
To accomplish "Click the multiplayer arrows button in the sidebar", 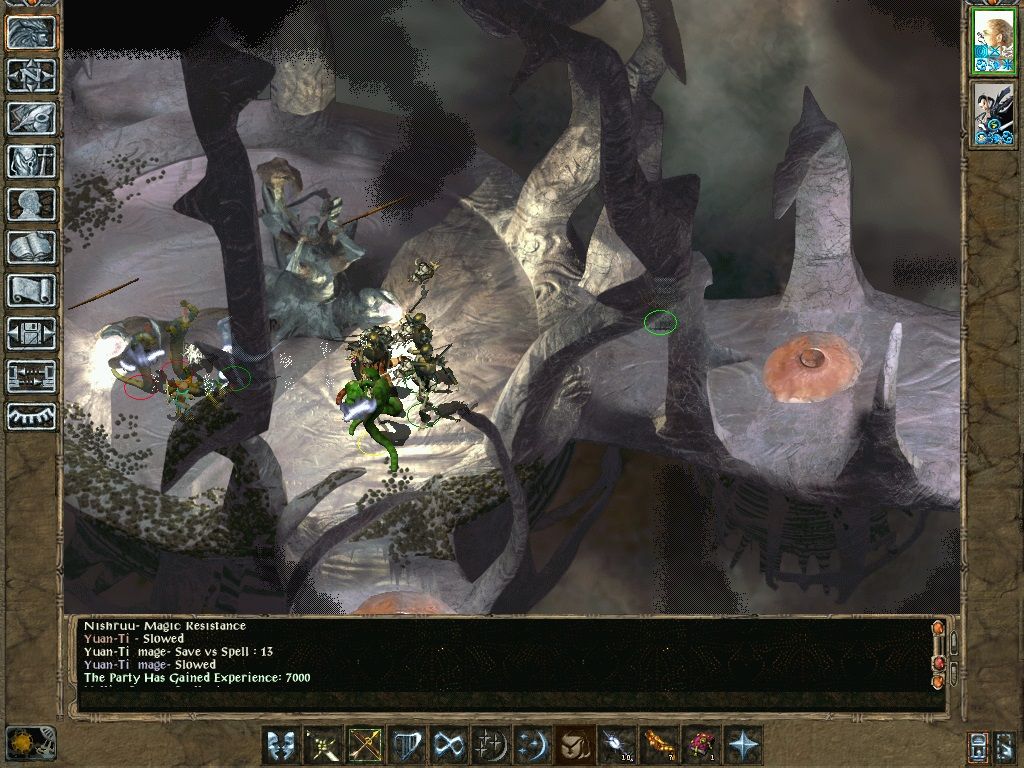I will click(31, 376).
